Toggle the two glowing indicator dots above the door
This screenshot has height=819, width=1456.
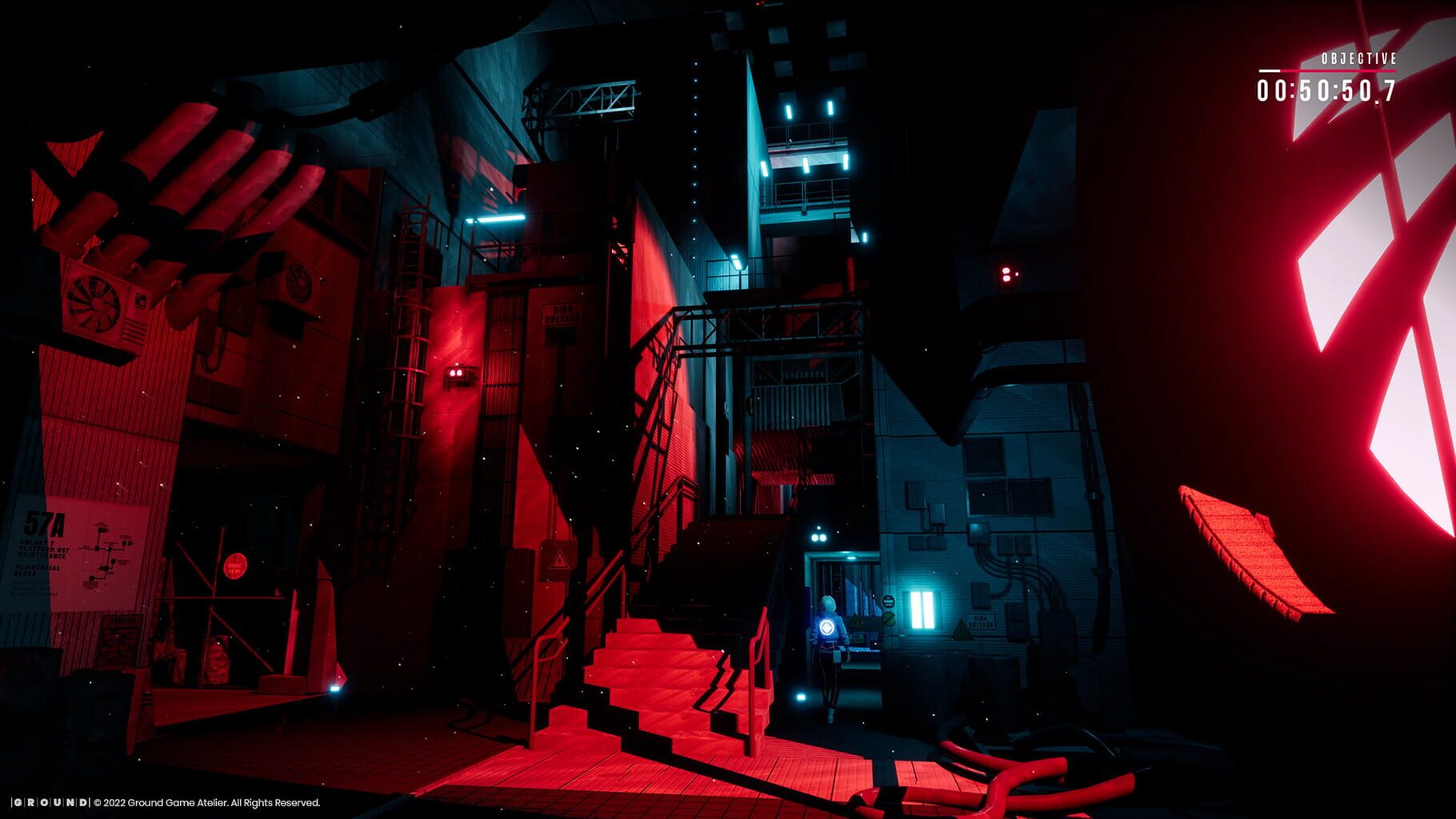point(817,537)
